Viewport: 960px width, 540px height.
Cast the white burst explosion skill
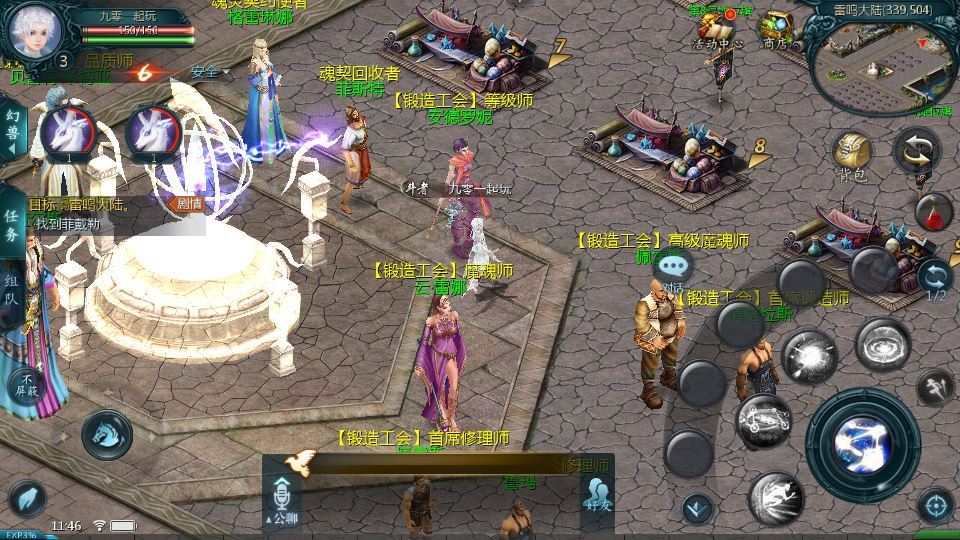pyautogui.click(x=808, y=355)
